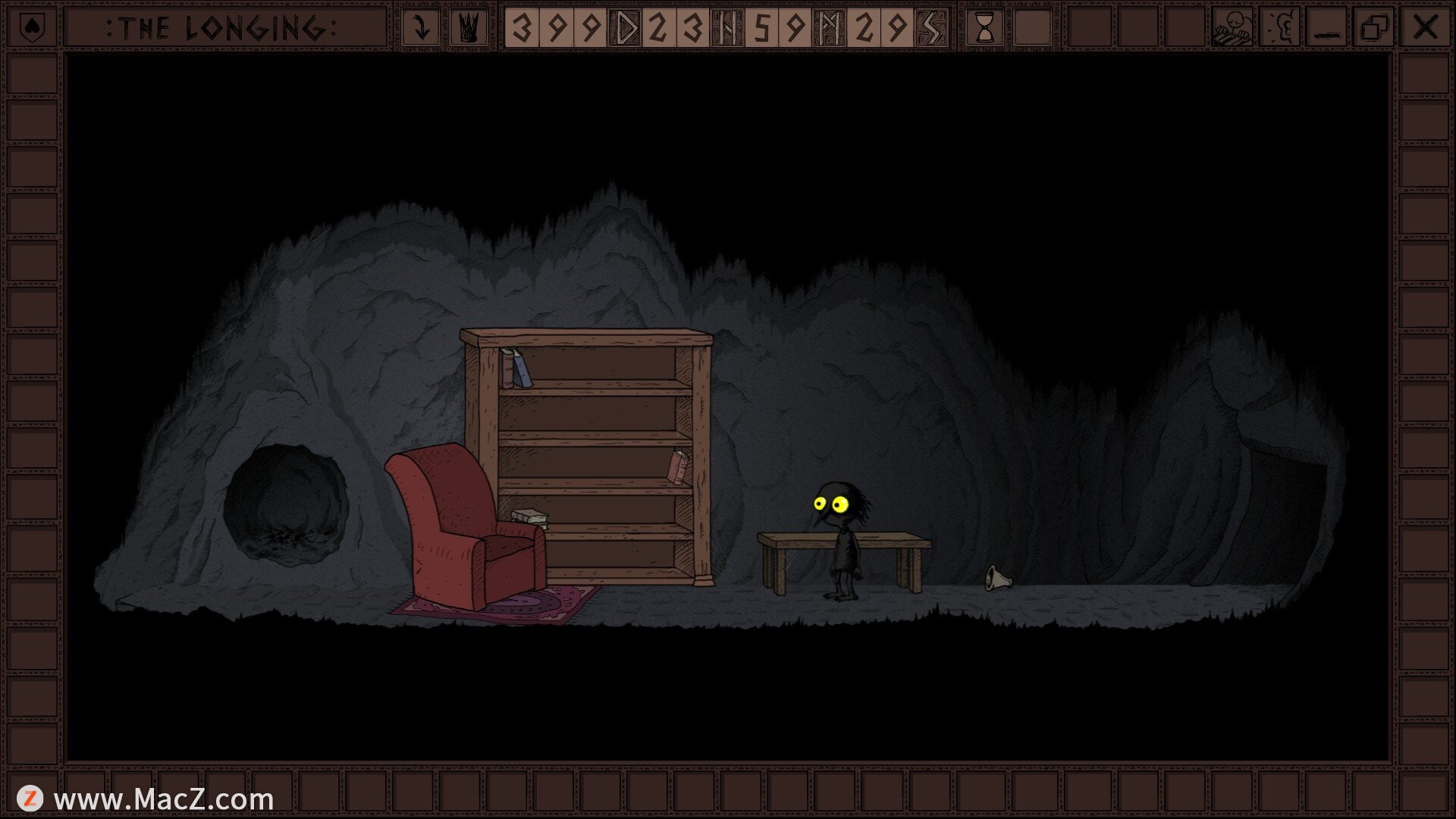This screenshot has width=1456, height=819.
Task: Close the game with the X button
Action: (x=1425, y=28)
